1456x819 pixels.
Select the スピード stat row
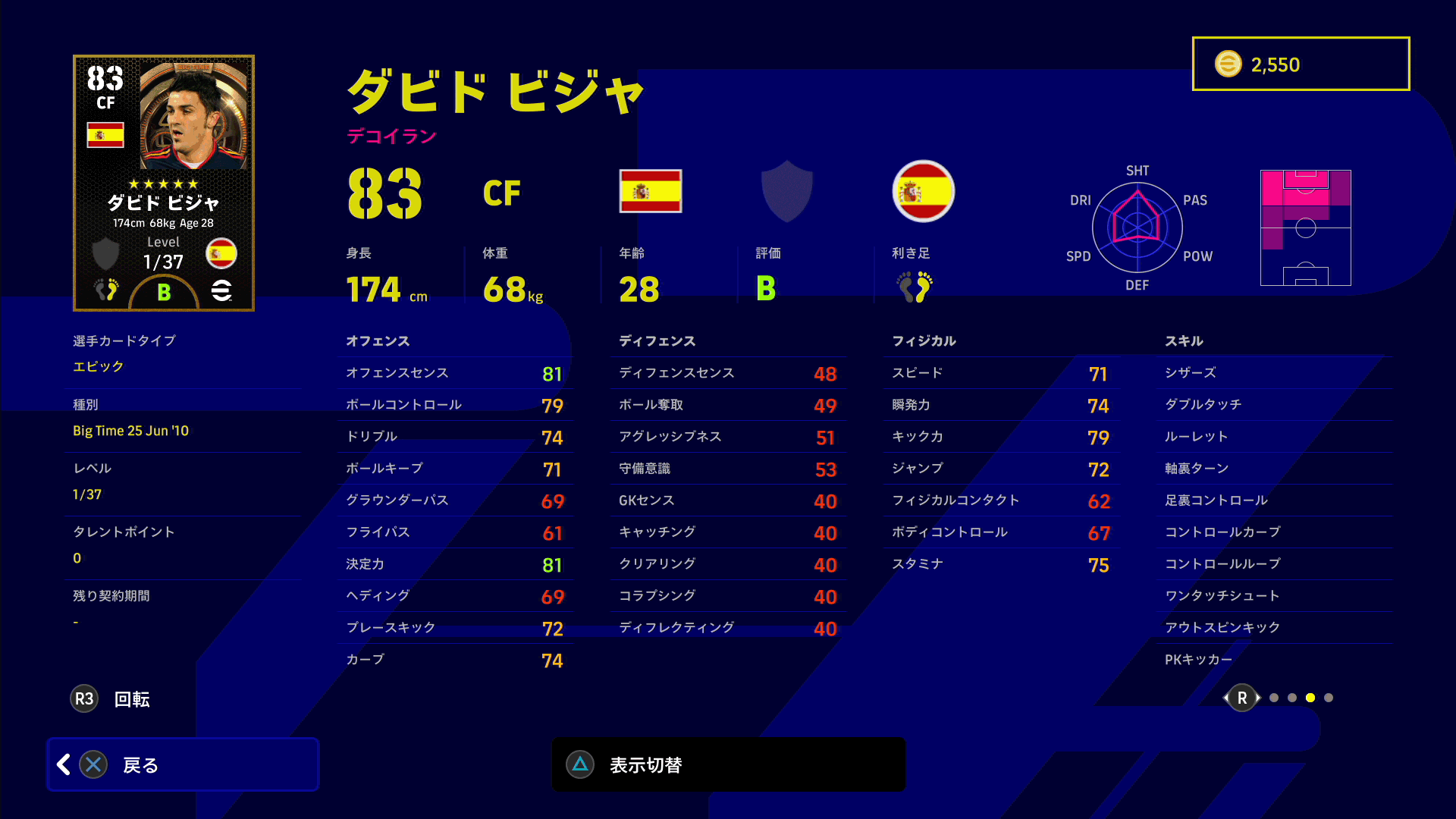pyautogui.click(x=999, y=373)
